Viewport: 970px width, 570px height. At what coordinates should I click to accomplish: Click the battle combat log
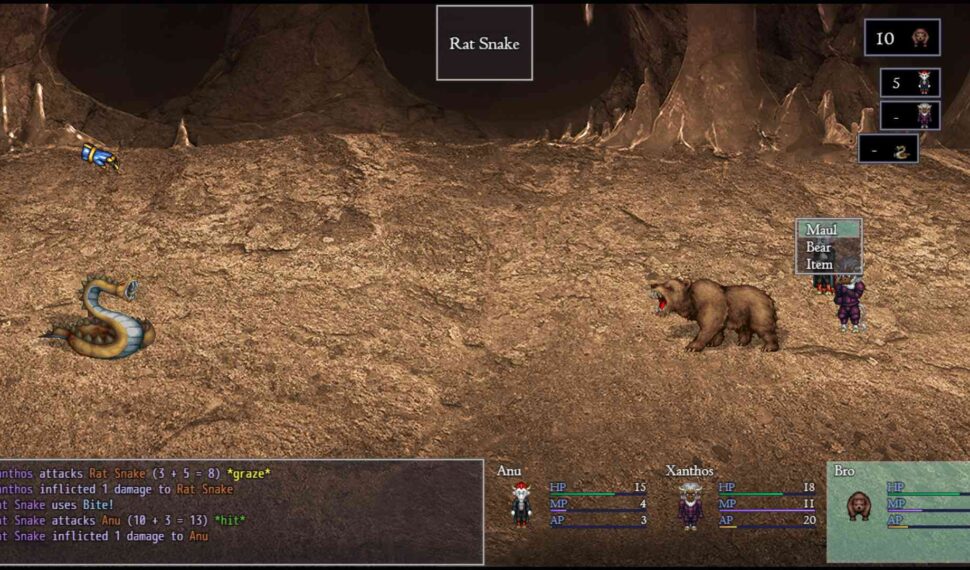coord(240,512)
